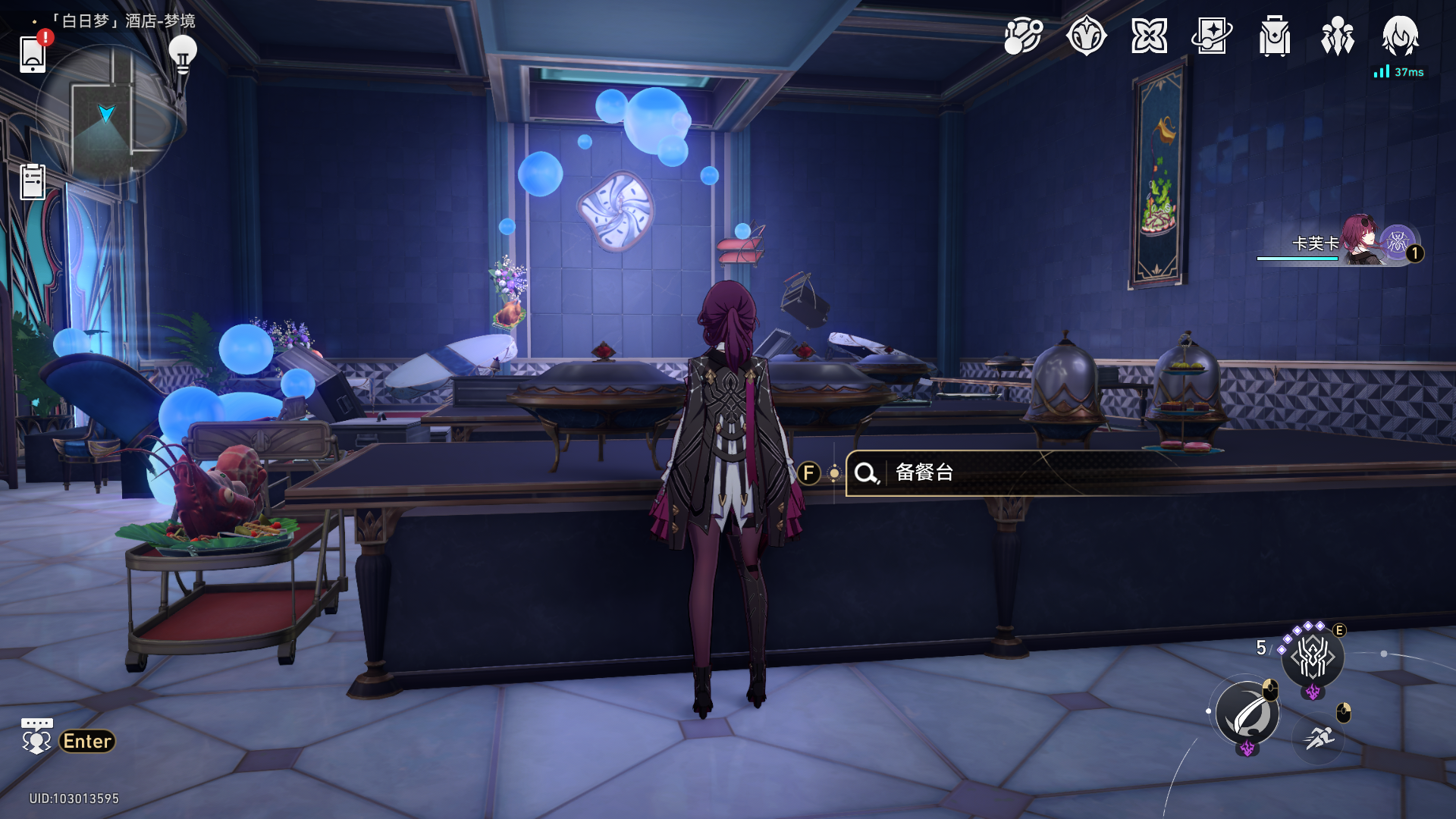Open the round flower emblem menu
The height and width of the screenshot is (819, 1456).
click(1086, 36)
